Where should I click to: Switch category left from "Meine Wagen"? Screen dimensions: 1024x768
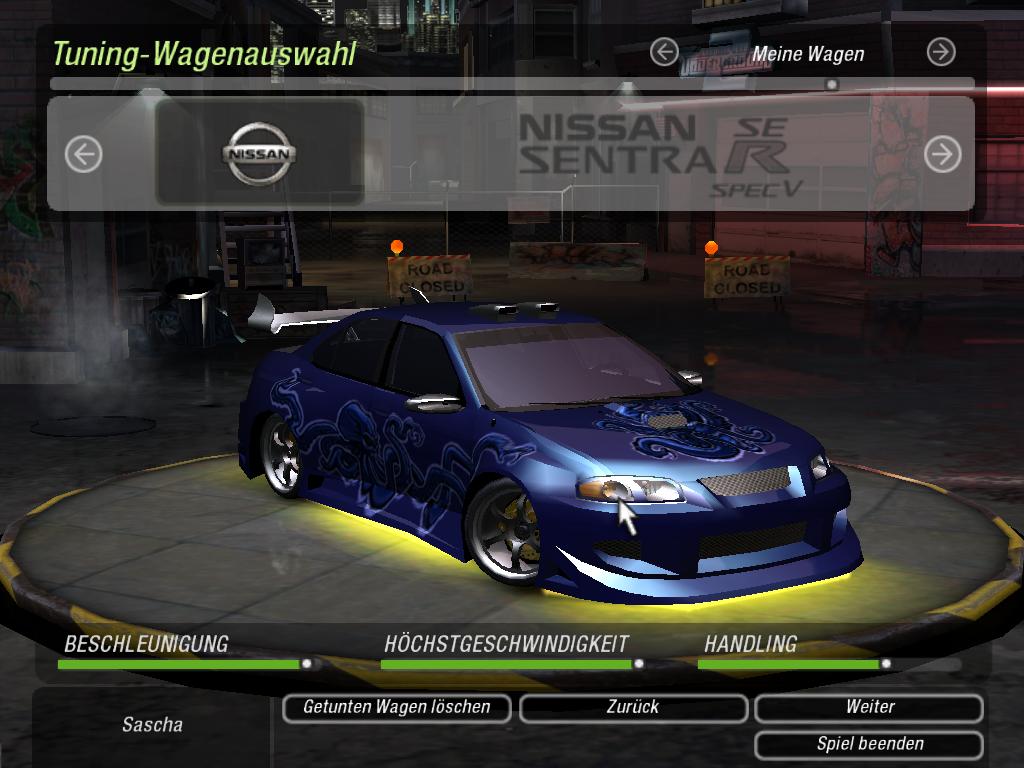point(664,52)
